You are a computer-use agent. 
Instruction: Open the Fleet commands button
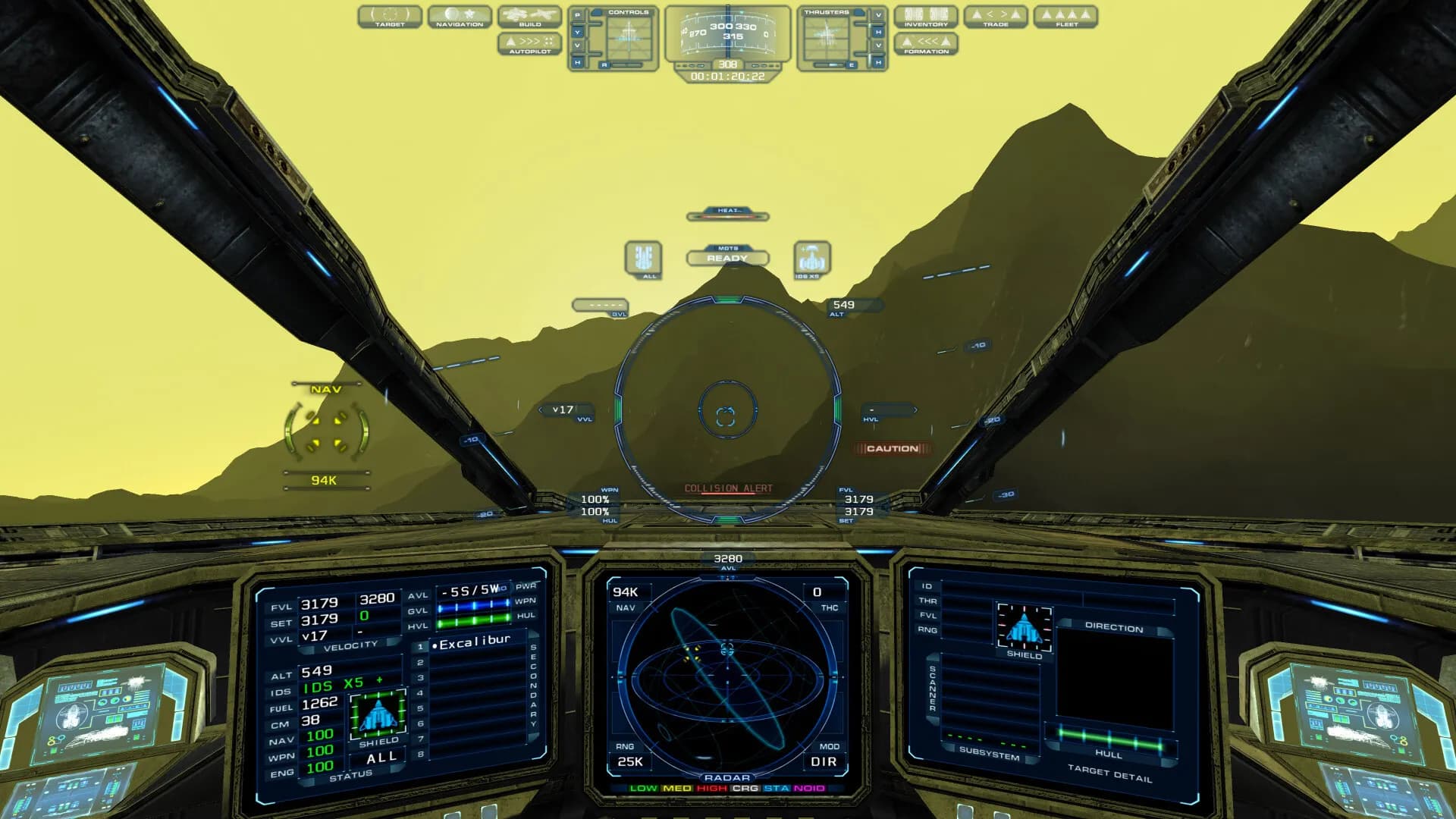[1066, 17]
